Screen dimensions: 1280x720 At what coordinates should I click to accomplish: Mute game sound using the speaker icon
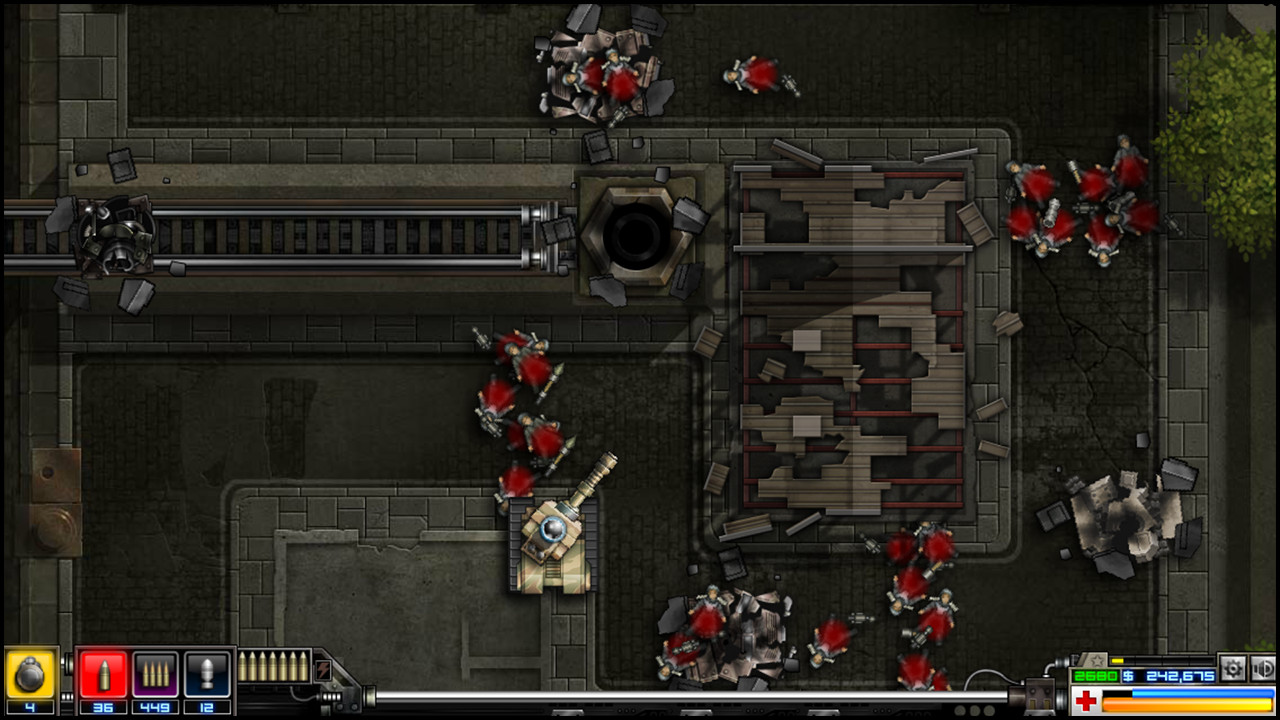1262,669
